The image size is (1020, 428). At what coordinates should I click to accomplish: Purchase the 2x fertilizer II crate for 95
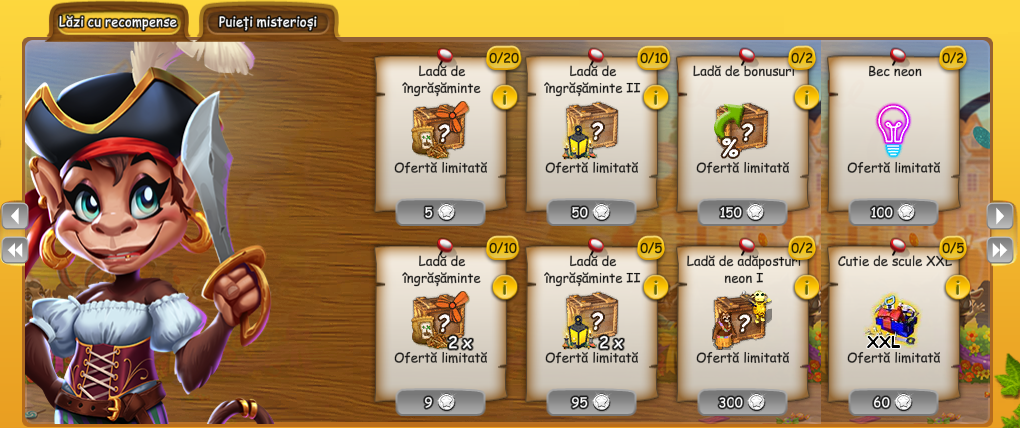pyautogui.click(x=591, y=402)
